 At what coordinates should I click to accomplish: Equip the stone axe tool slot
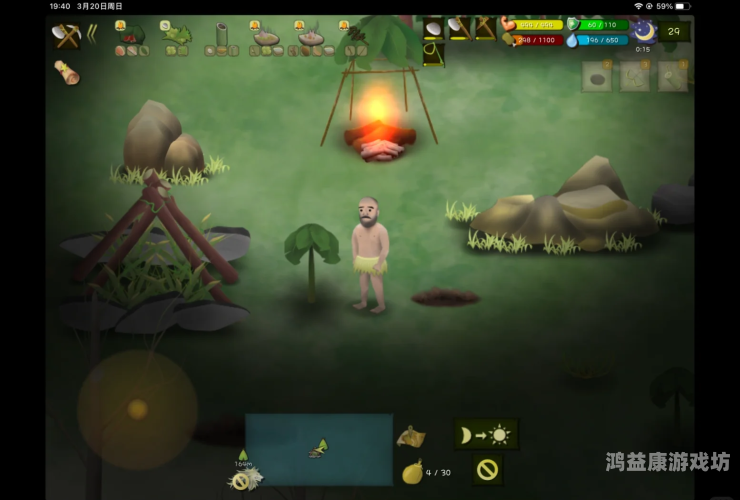pyautogui.click(x=459, y=28)
